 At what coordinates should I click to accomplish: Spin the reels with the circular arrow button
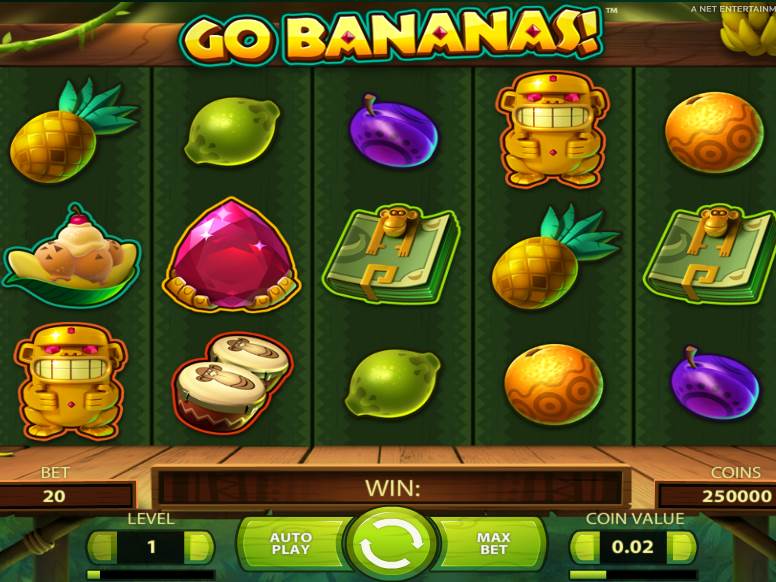click(x=388, y=545)
